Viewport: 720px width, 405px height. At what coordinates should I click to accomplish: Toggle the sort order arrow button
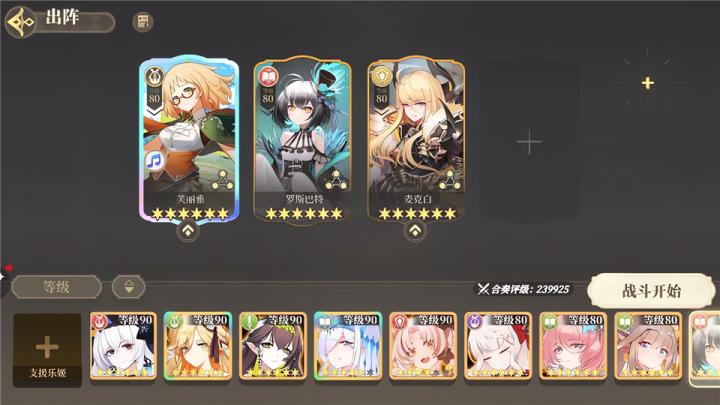pyautogui.click(x=128, y=287)
